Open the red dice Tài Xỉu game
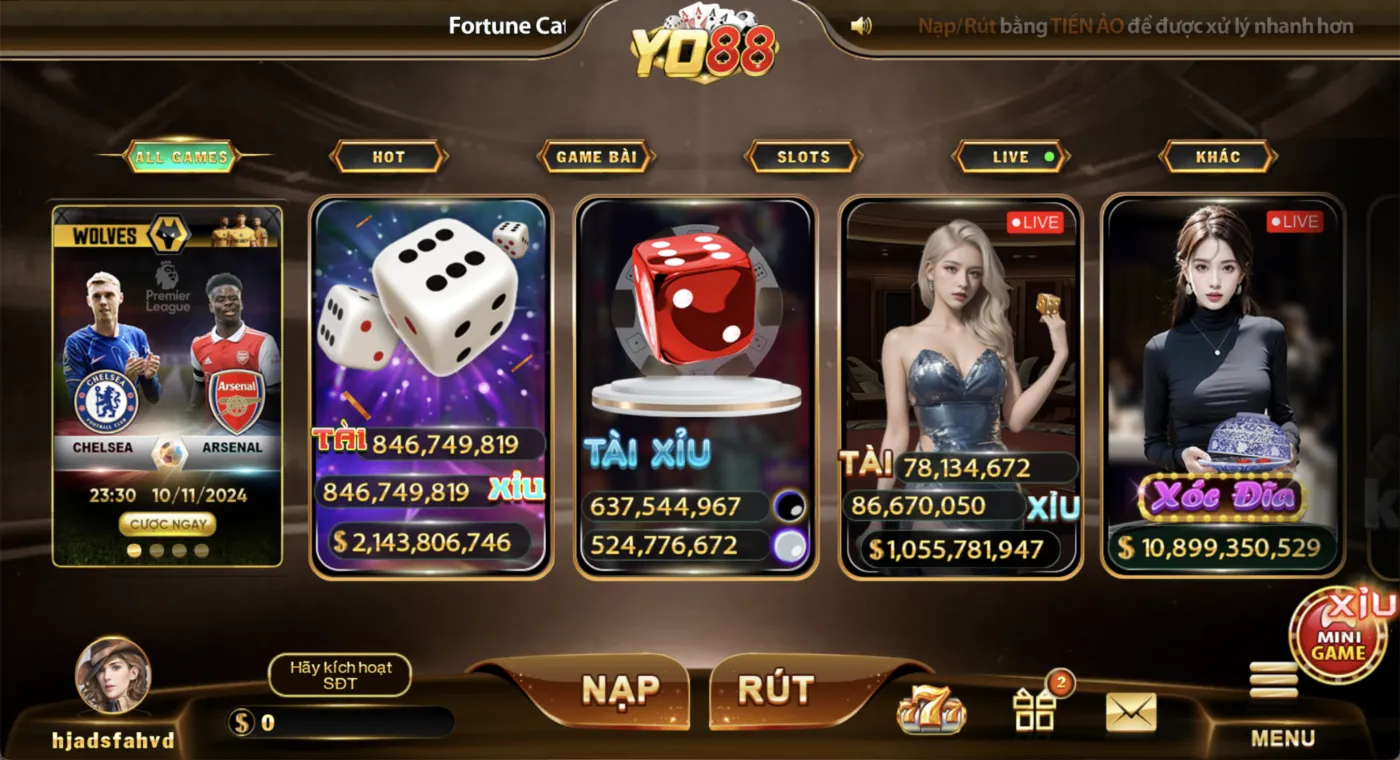The image size is (1400, 760). coord(695,330)
